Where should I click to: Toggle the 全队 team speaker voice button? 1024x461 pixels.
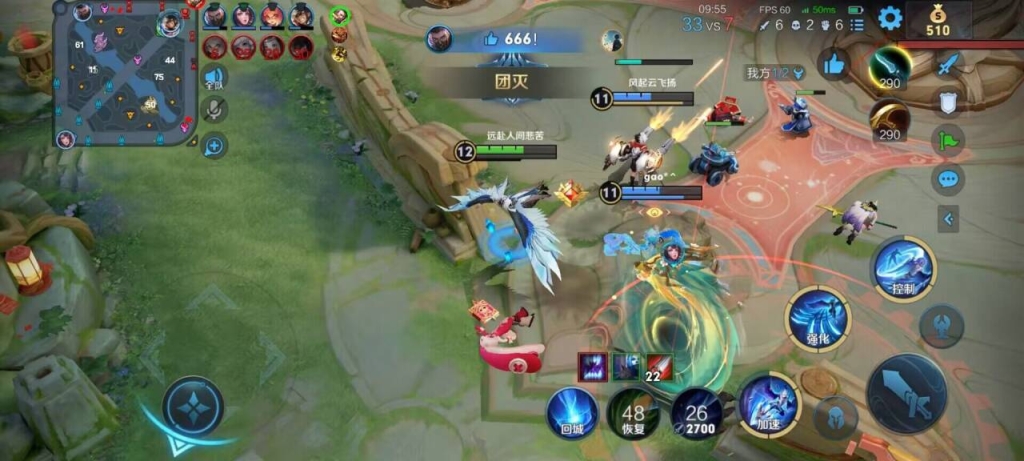tap(214, 78)
